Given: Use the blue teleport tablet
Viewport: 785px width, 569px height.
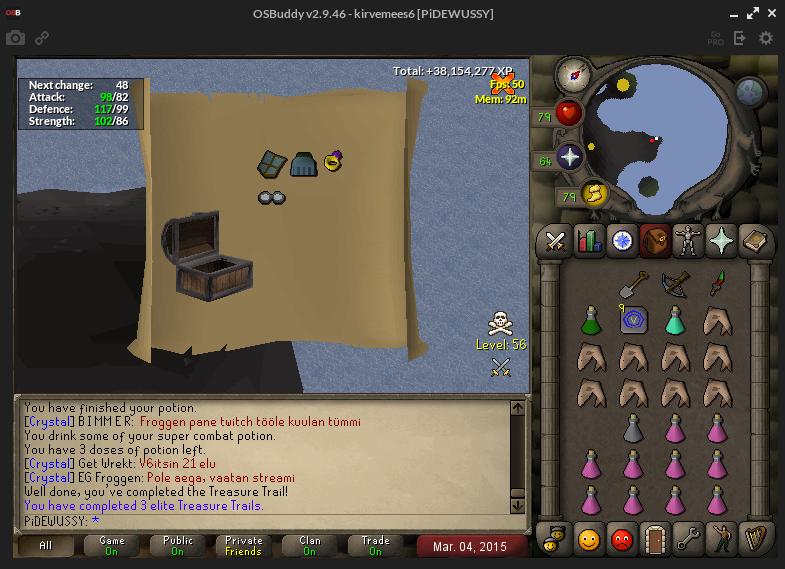Looking at the screenshot, I should coord(633,320).
